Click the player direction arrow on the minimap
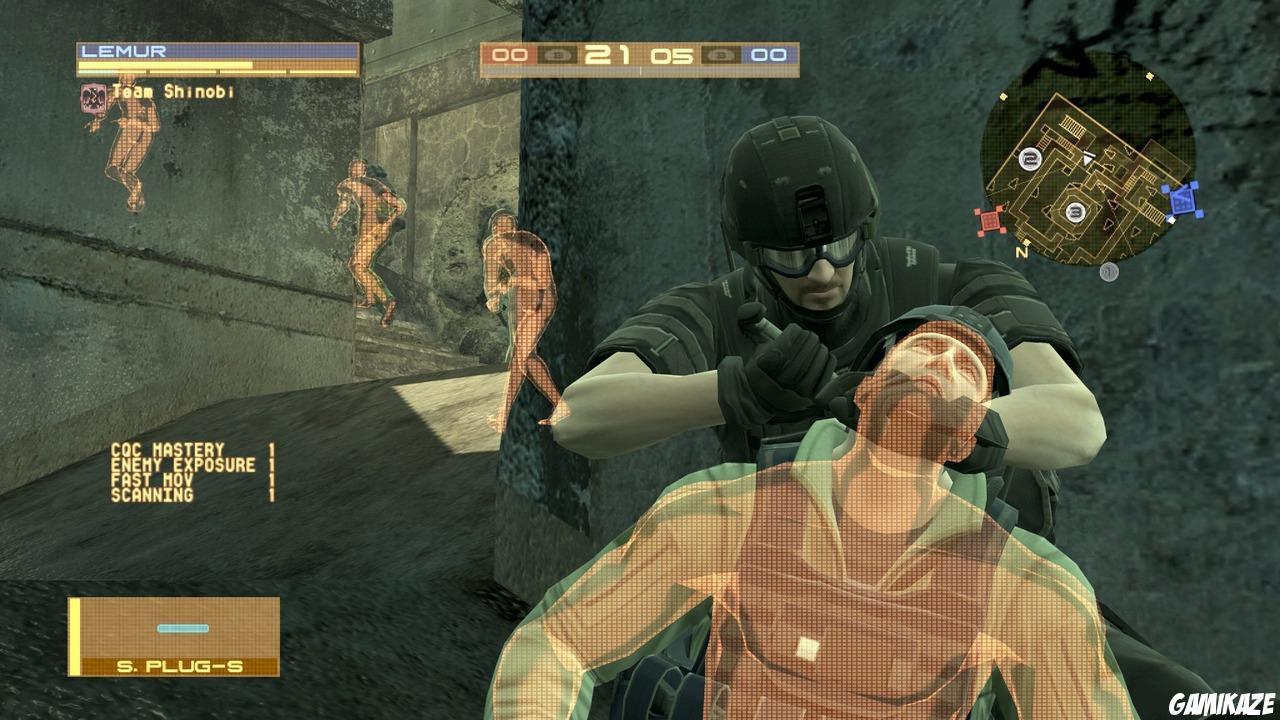The image size is (1280, 720). point(1088,158)
